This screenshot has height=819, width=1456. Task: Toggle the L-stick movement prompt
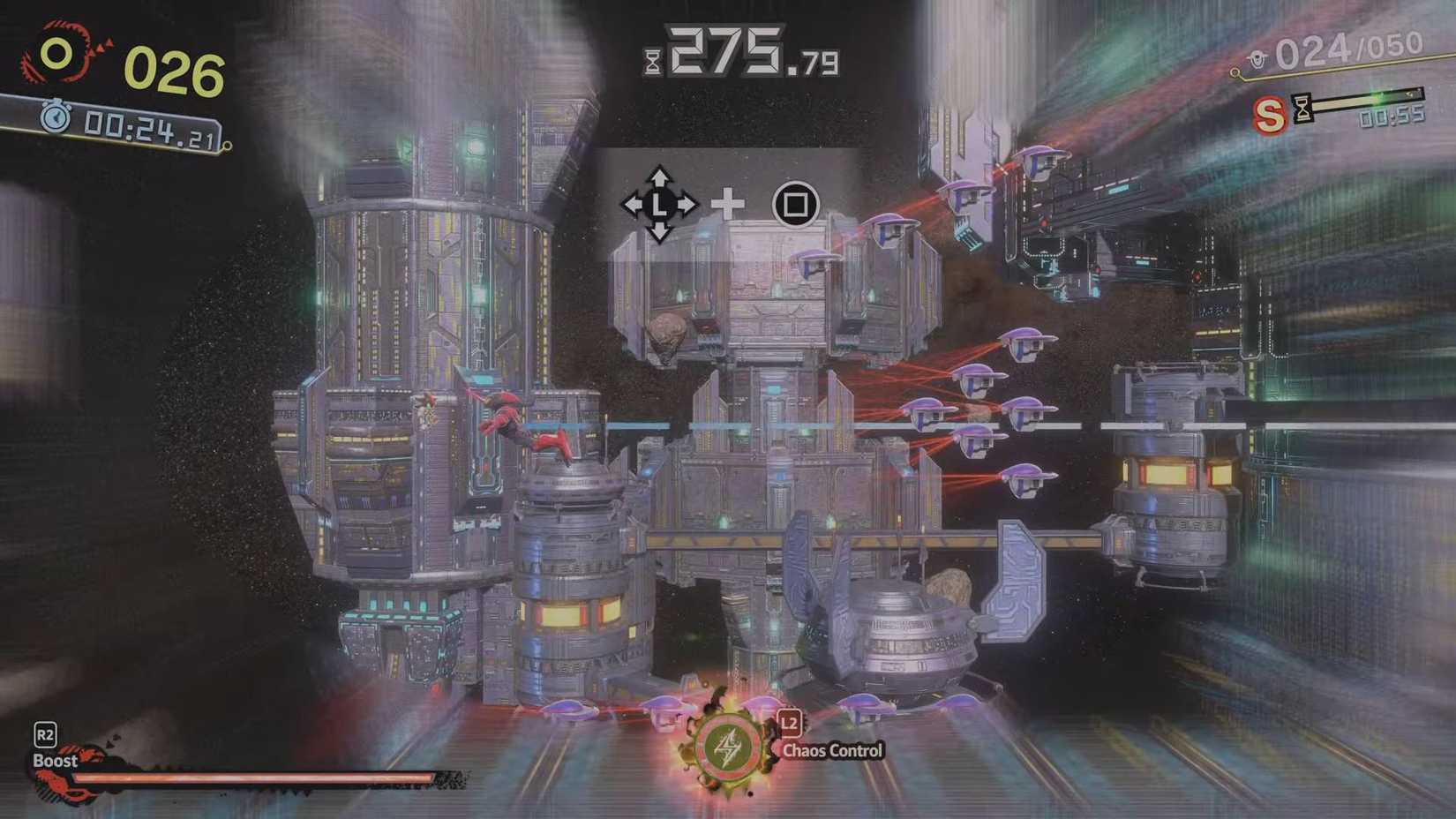click(x=660, y=204)
